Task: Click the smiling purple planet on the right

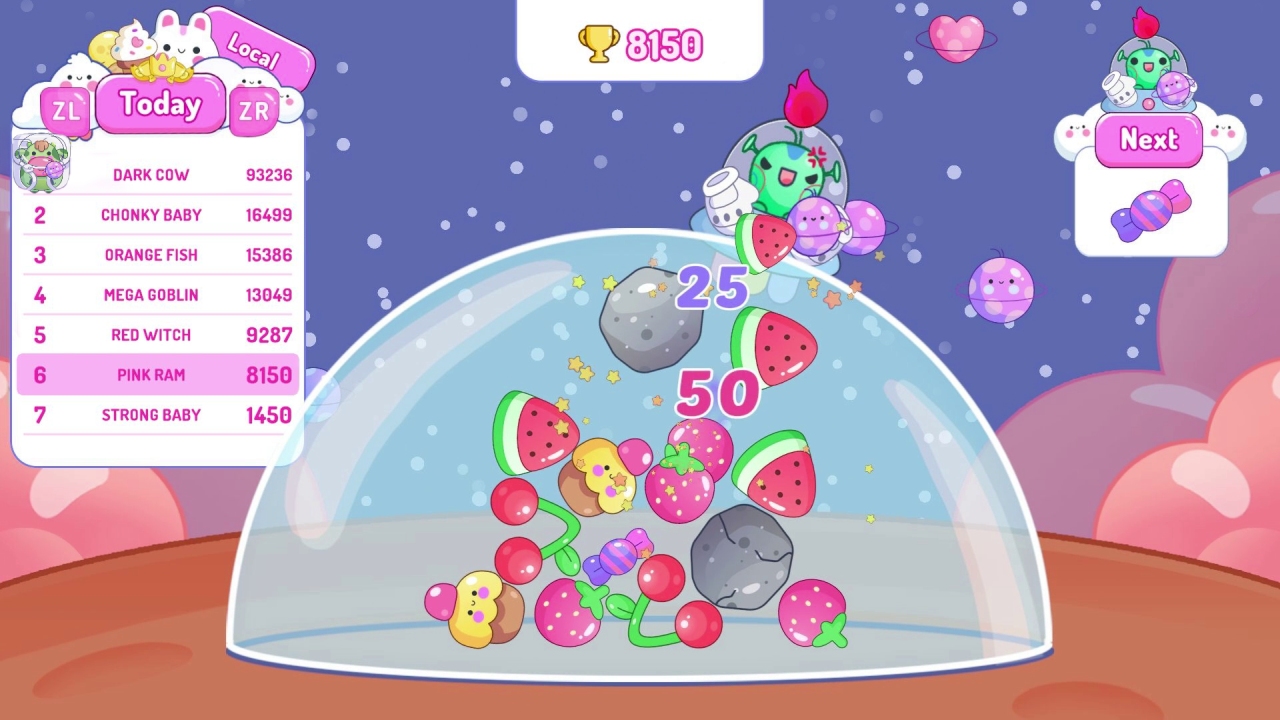Action: [x=1002, y=288]
